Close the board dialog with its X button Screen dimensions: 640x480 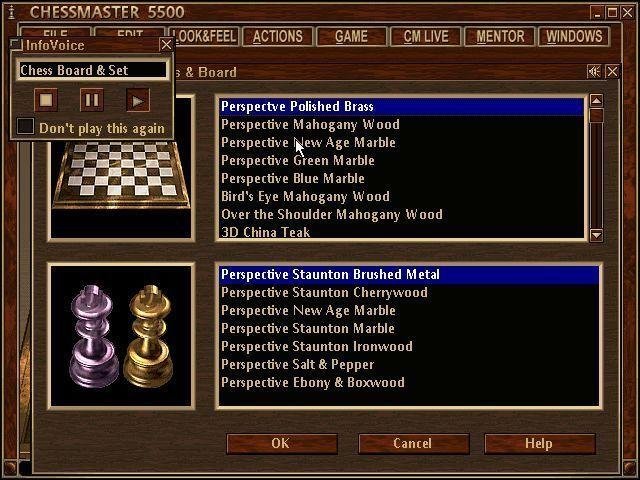612,71
